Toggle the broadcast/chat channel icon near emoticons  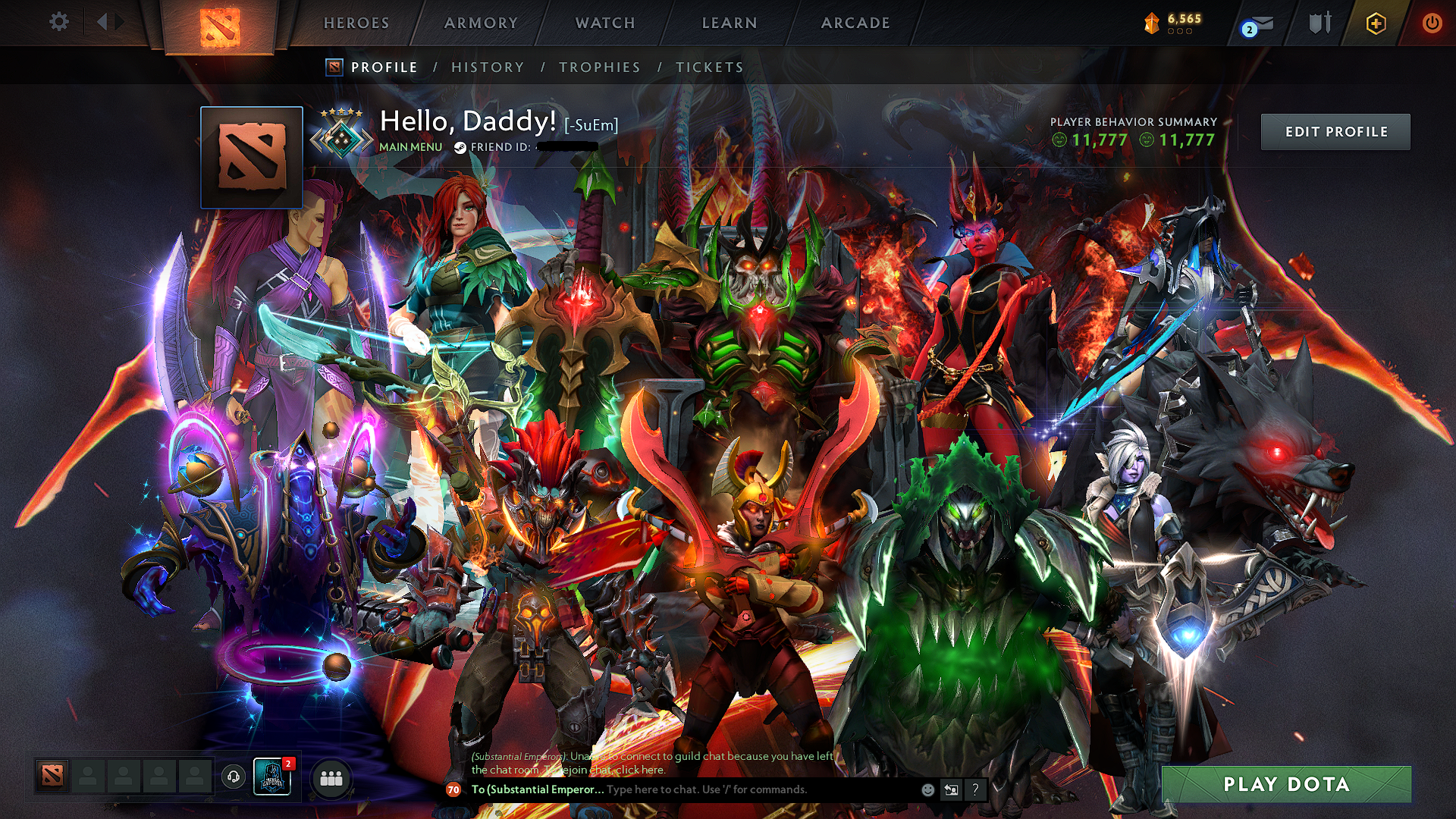[950, 789]
